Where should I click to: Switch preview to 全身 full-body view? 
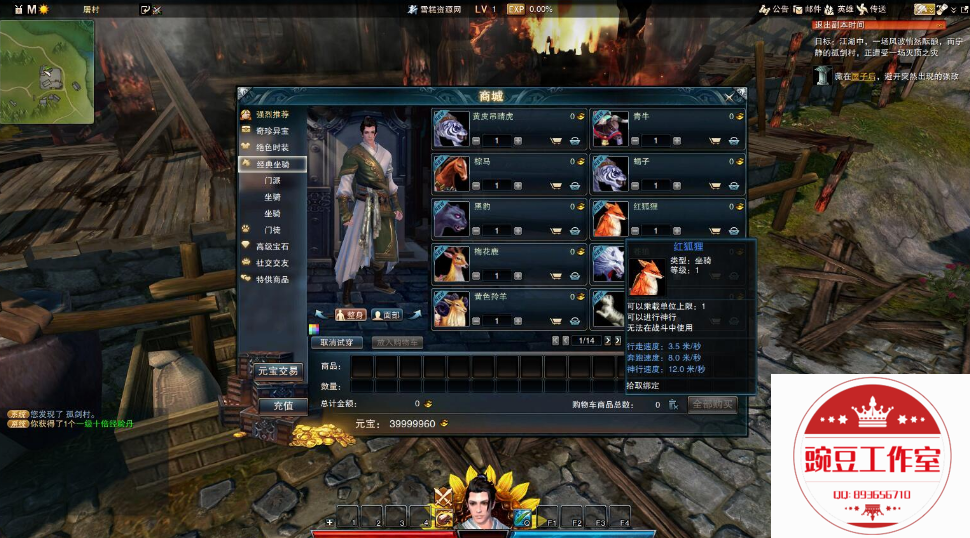point(349,314)
